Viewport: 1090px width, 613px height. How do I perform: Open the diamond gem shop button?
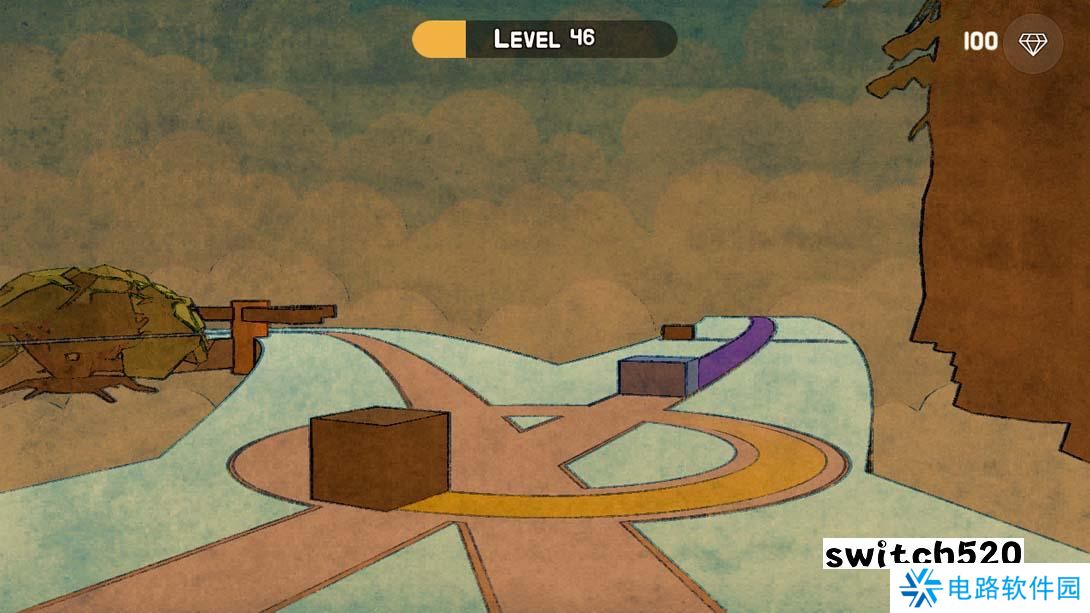[1031, 43]
